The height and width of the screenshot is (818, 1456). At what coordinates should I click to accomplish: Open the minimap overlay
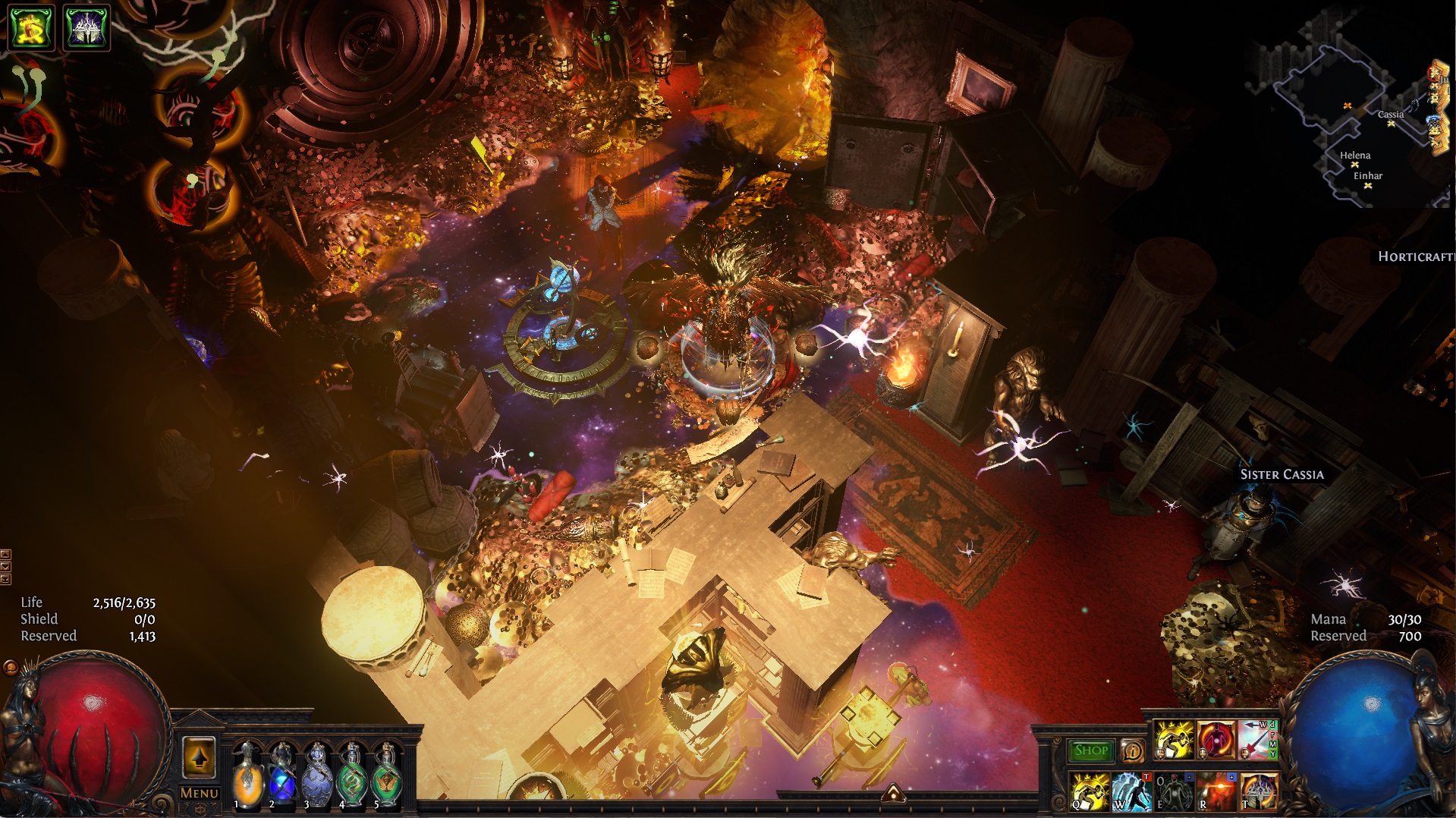coord(1351,114)
